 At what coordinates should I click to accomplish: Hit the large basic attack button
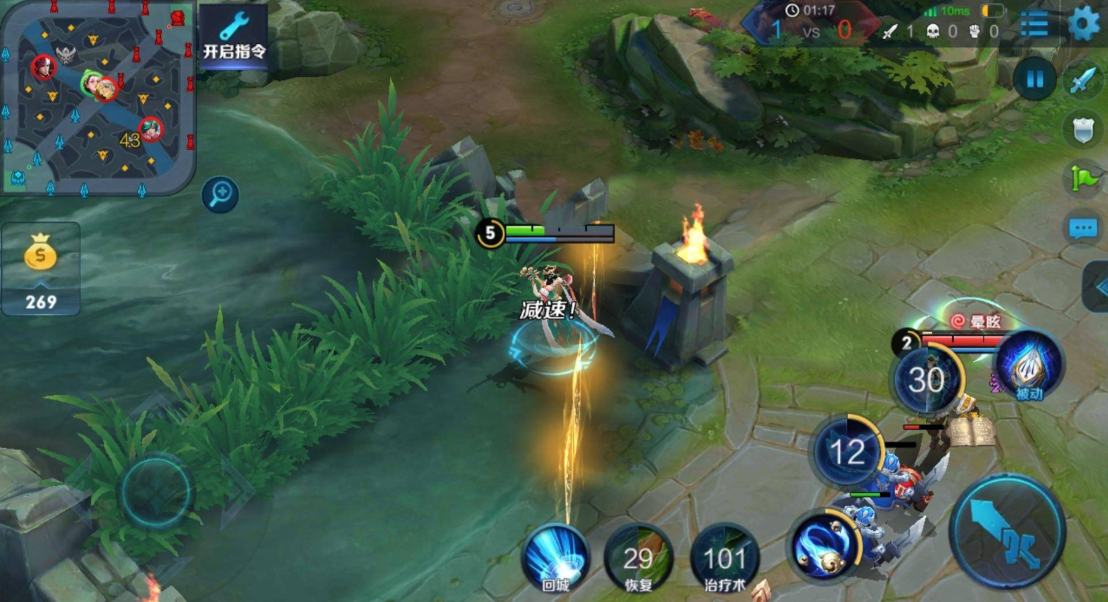tap(1007, 532)
